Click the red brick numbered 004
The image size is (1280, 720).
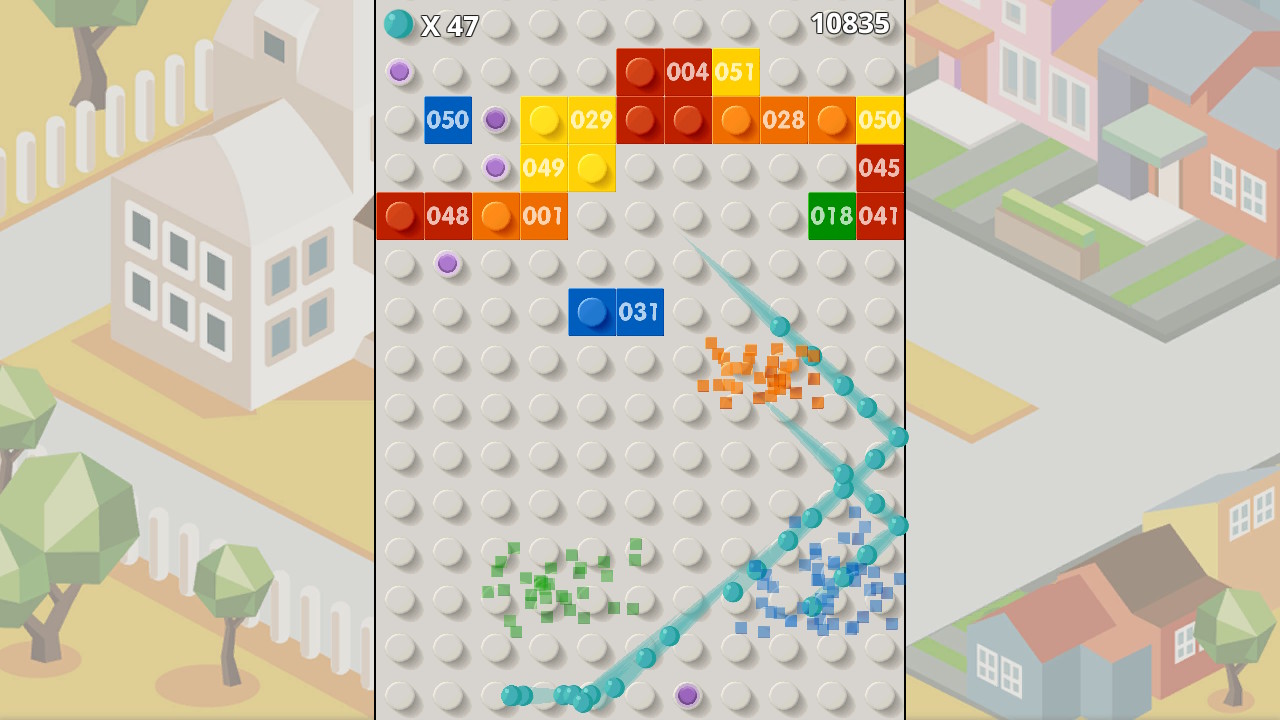click(x=688, y=71)
